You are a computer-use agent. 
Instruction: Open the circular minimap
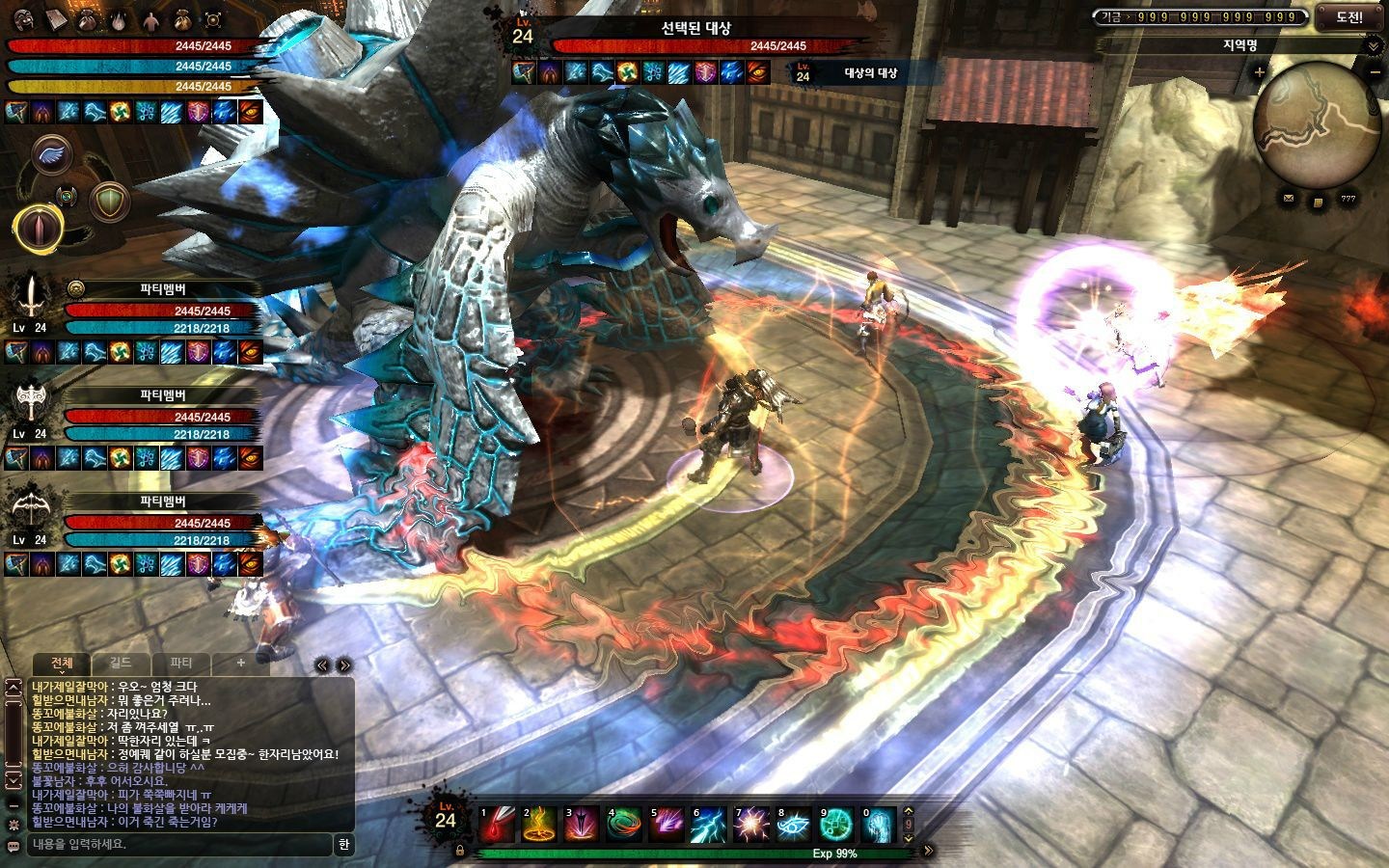tap(1317, 122)
